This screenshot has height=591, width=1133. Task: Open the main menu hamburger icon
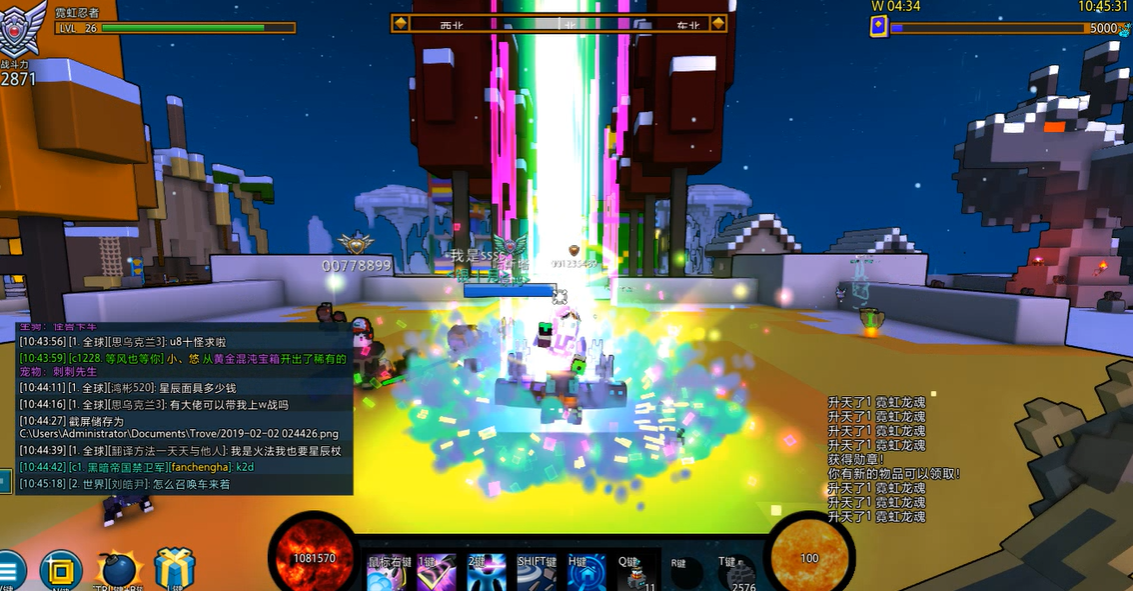point(10,571)
